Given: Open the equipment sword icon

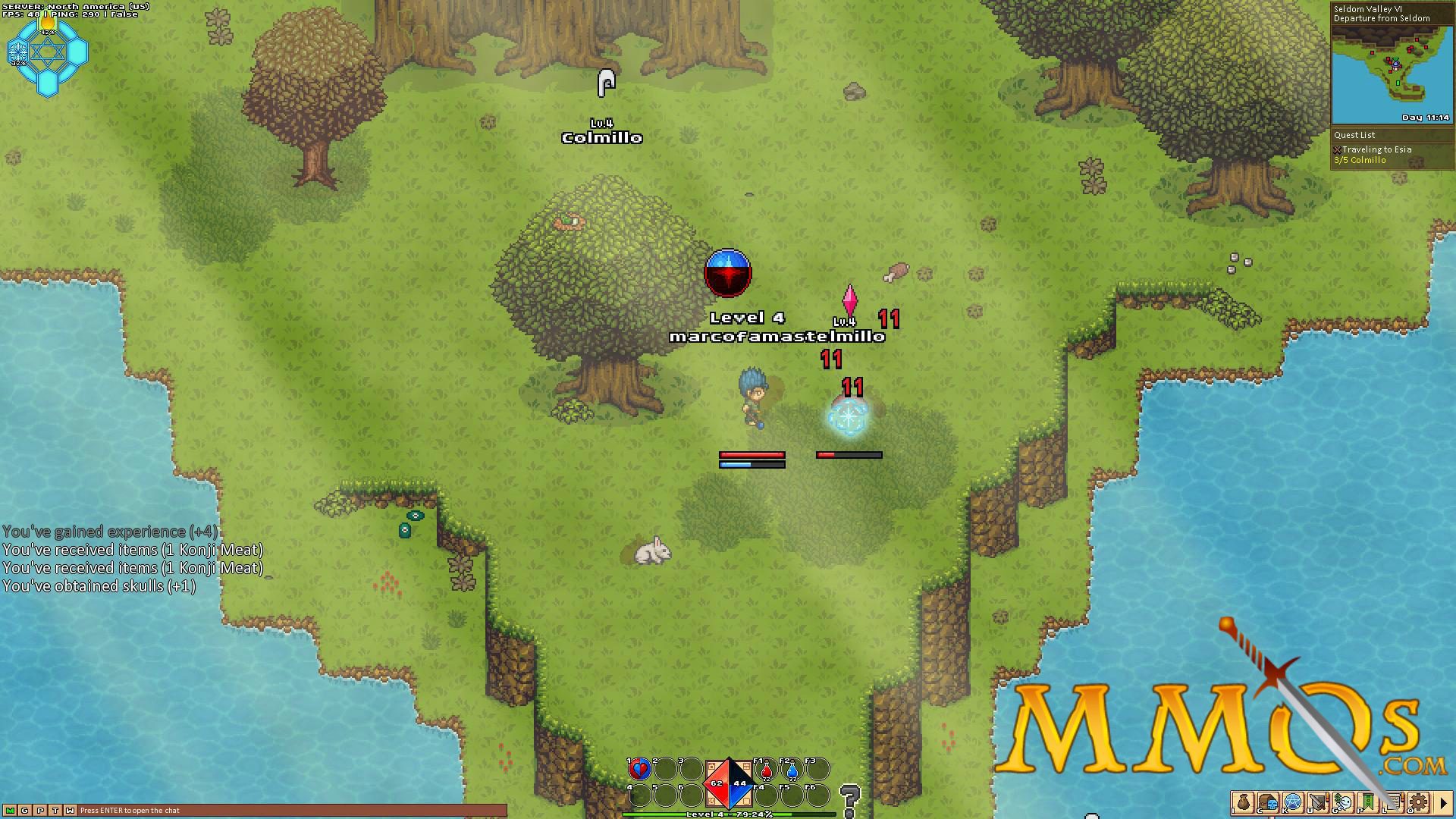Looking at the screenshot, I should [x=1317, y=802].
